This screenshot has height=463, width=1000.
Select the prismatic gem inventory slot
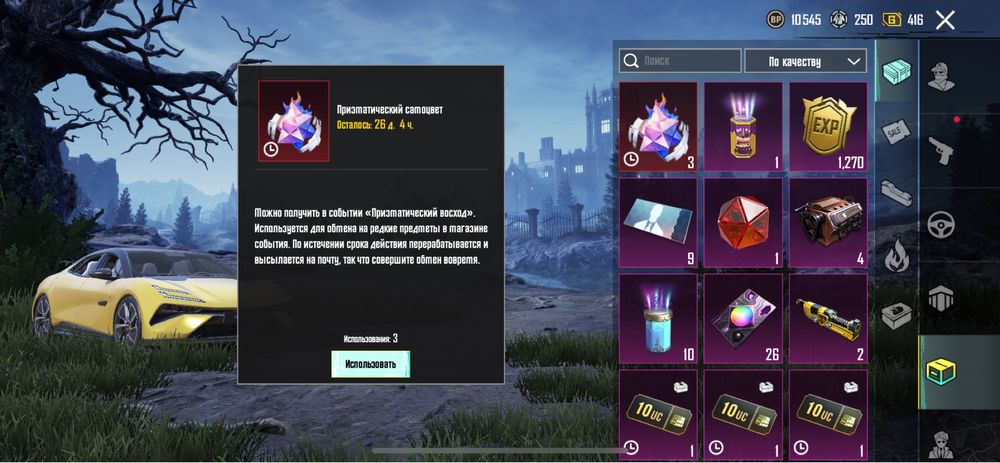[x=658, y=125]
